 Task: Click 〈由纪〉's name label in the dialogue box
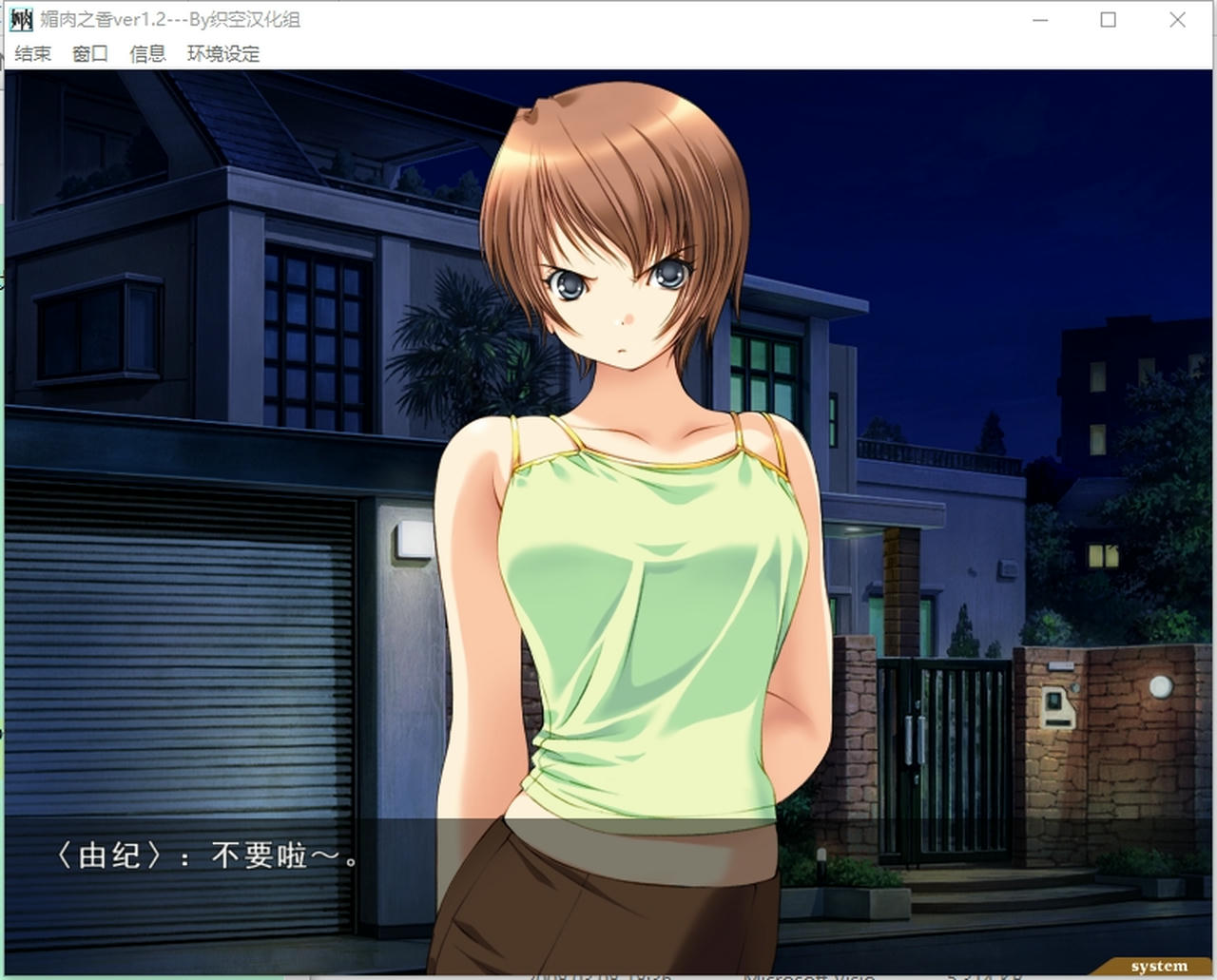pyautogui.click(x=107, y=855)
